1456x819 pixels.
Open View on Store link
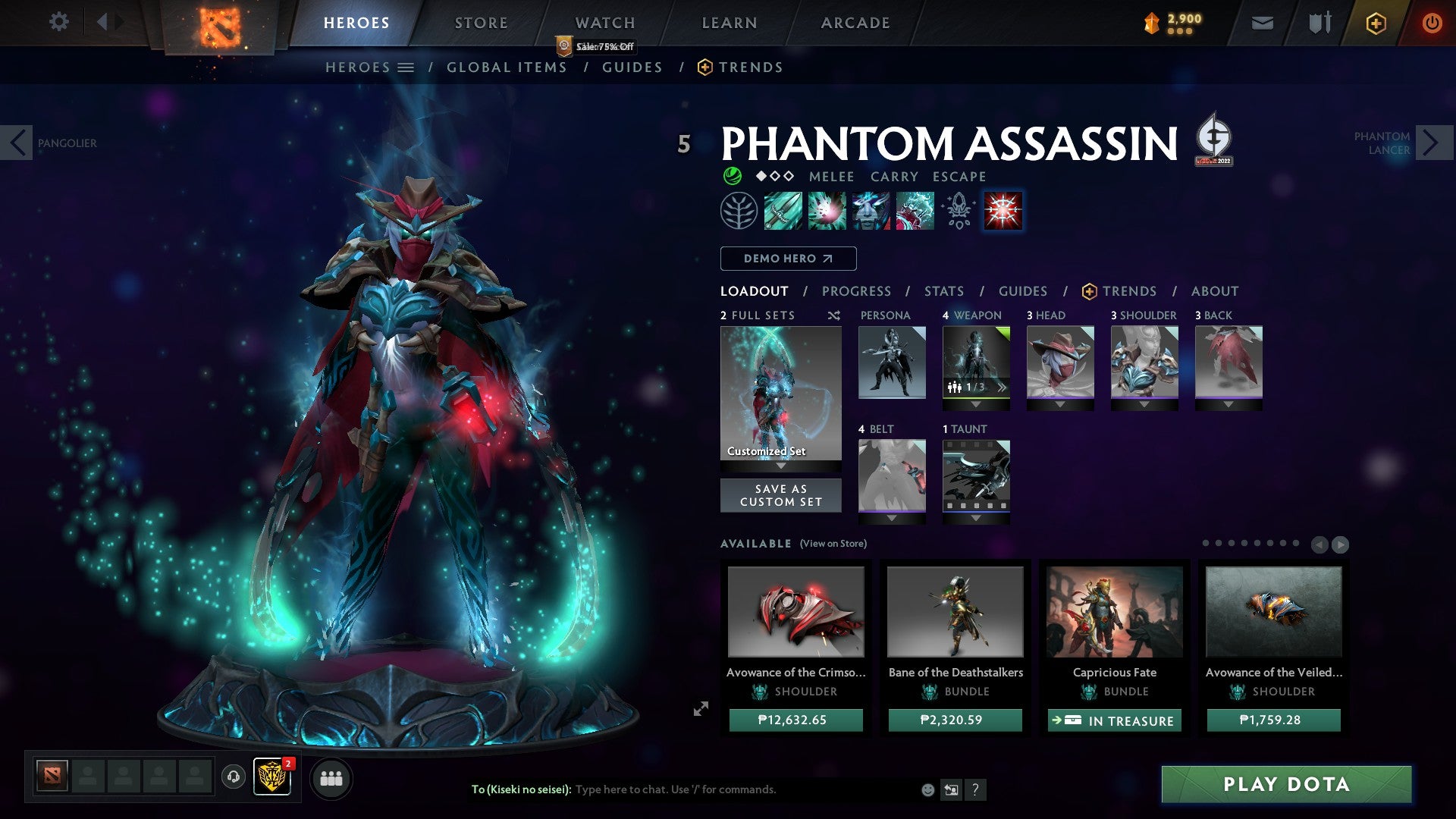point(832,544)
